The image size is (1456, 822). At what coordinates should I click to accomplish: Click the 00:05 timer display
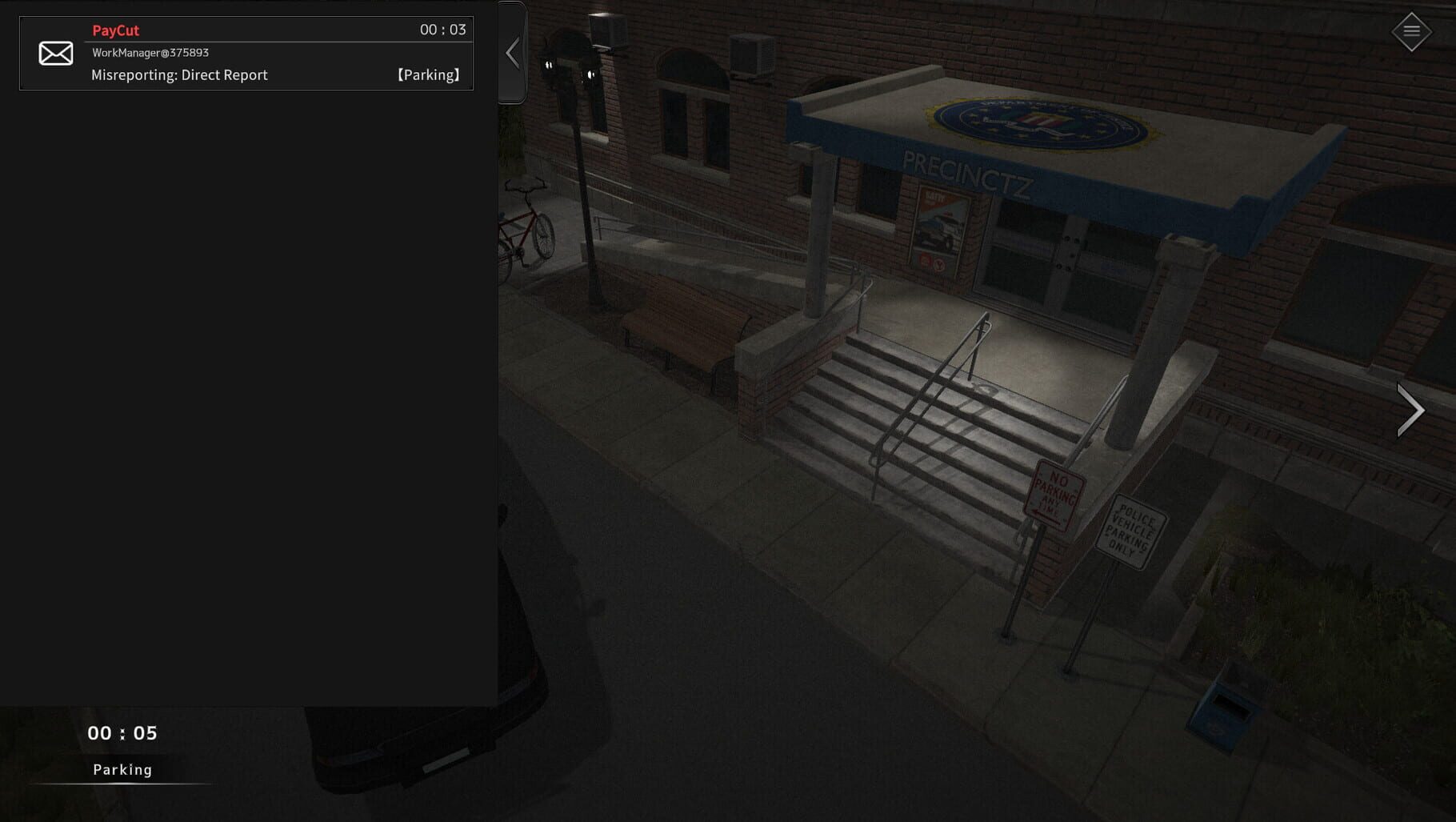122,733
